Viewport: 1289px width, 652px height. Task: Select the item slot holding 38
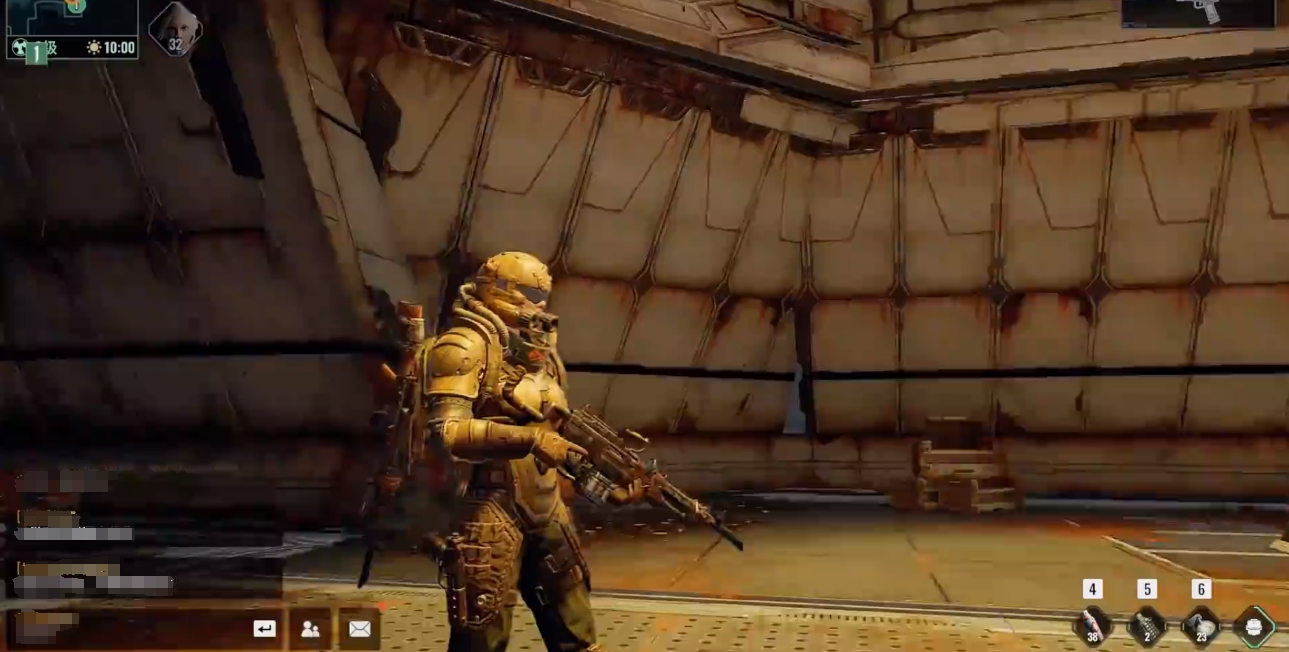coord(1093,626)
